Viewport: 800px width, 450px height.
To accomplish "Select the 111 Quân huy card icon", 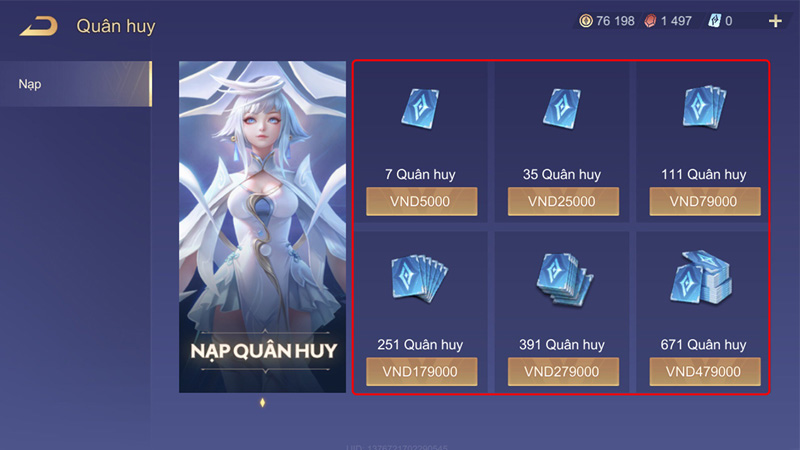I will click(704, 108).
